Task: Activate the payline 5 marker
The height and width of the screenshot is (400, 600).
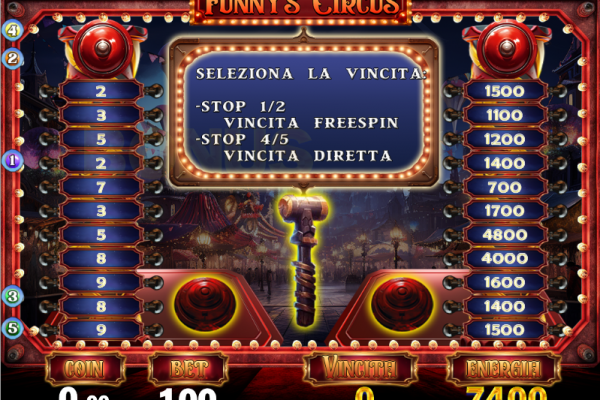Action: tap(13, 327)
